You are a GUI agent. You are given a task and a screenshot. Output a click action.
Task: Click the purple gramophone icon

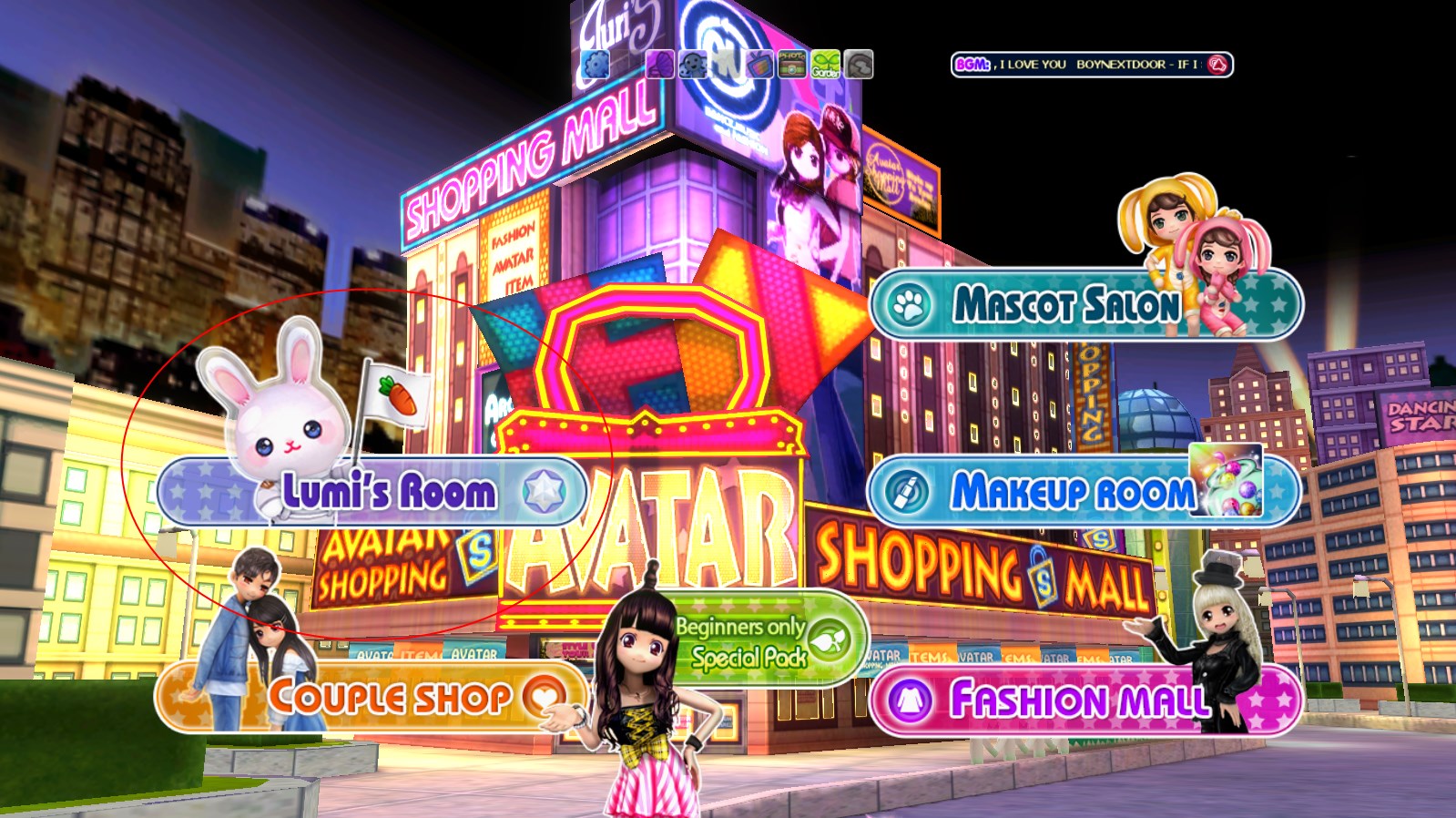point(660,65)
